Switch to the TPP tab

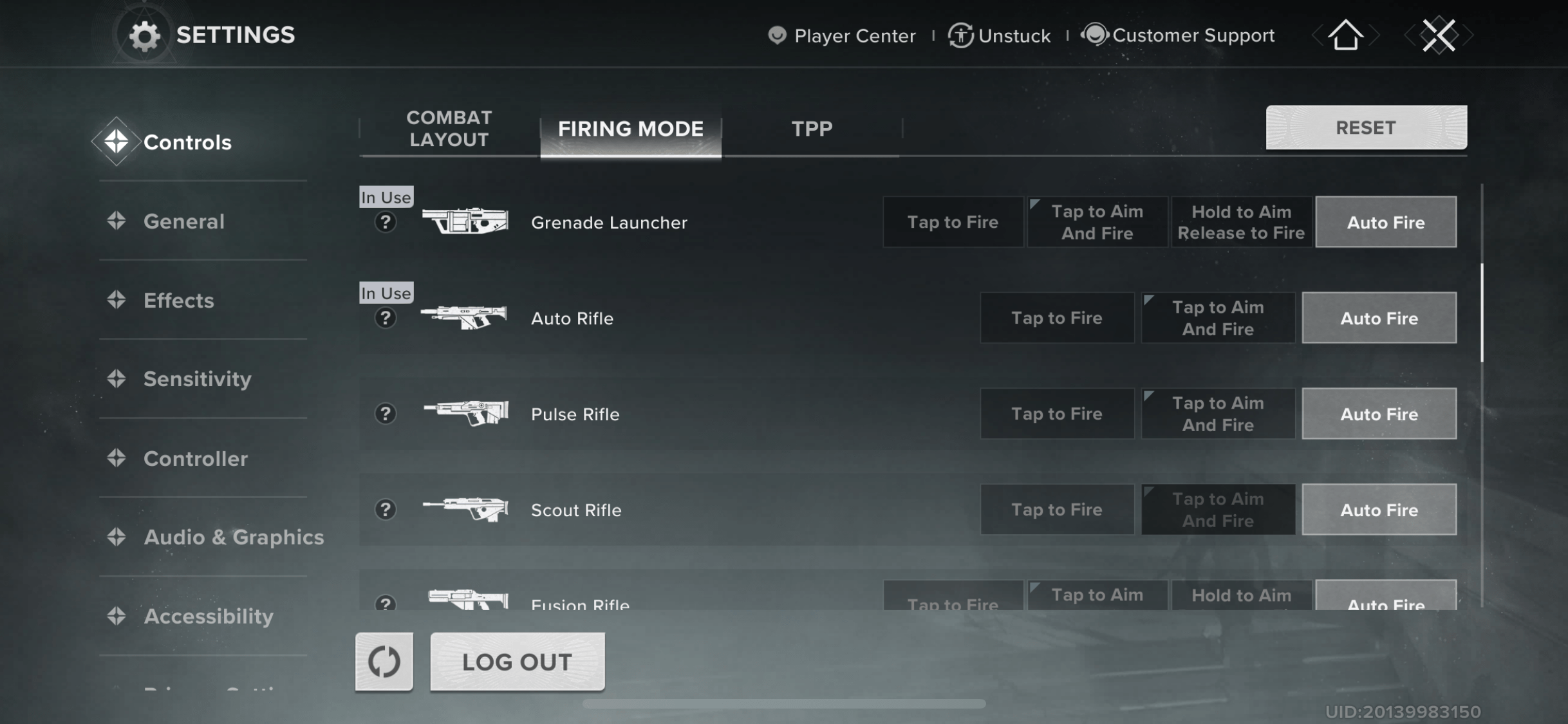click(x=812, y=129)
